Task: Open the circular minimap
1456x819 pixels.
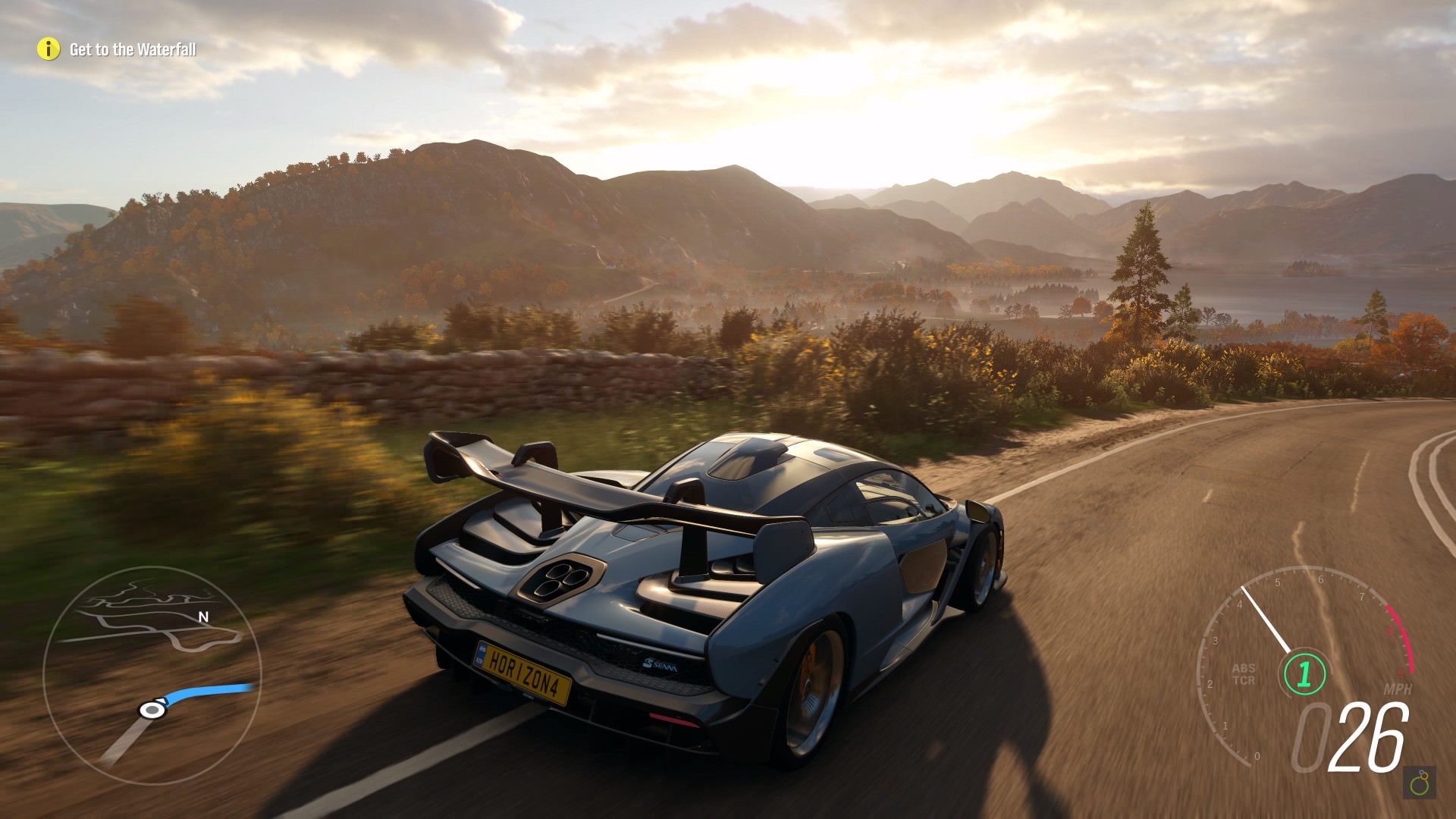Action: tap(152, 675)
